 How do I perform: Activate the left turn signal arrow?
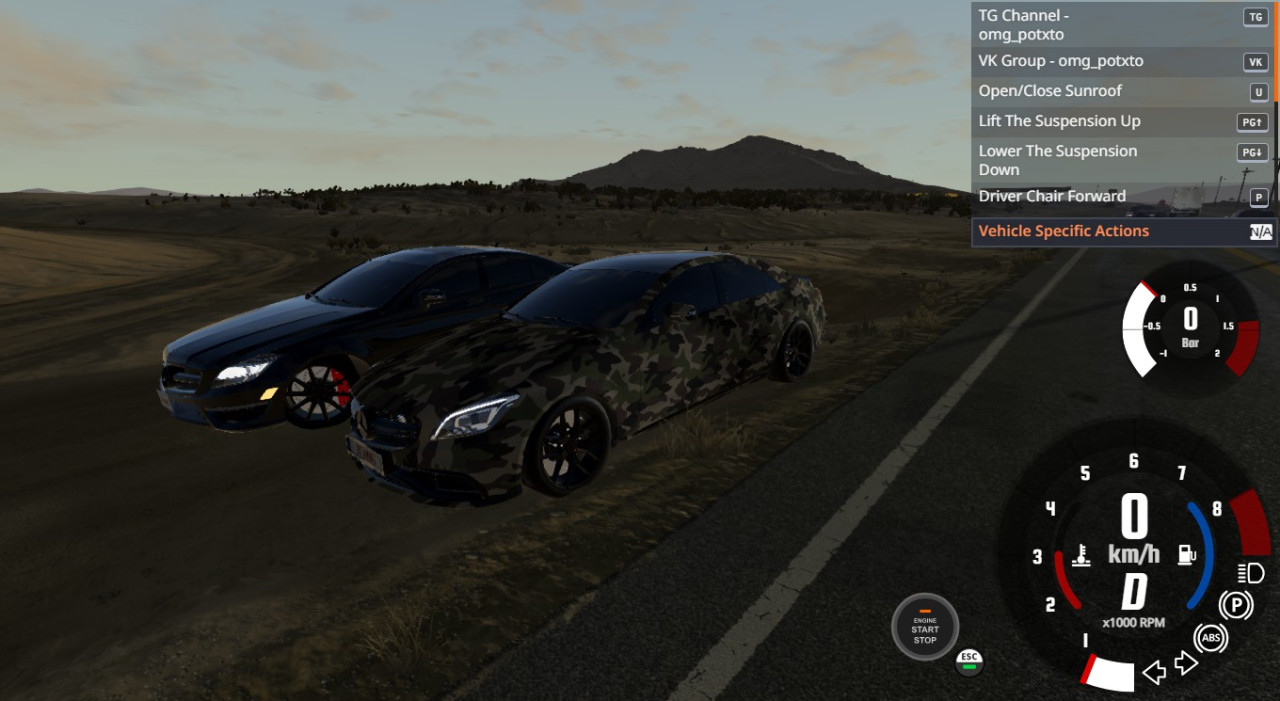tap(1154, 672)
